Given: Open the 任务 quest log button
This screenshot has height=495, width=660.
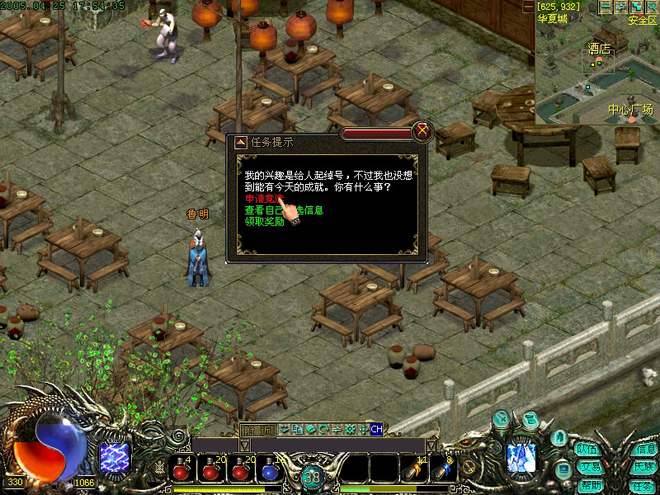Looking at the screenshot, I should click(x=641, y=485).
